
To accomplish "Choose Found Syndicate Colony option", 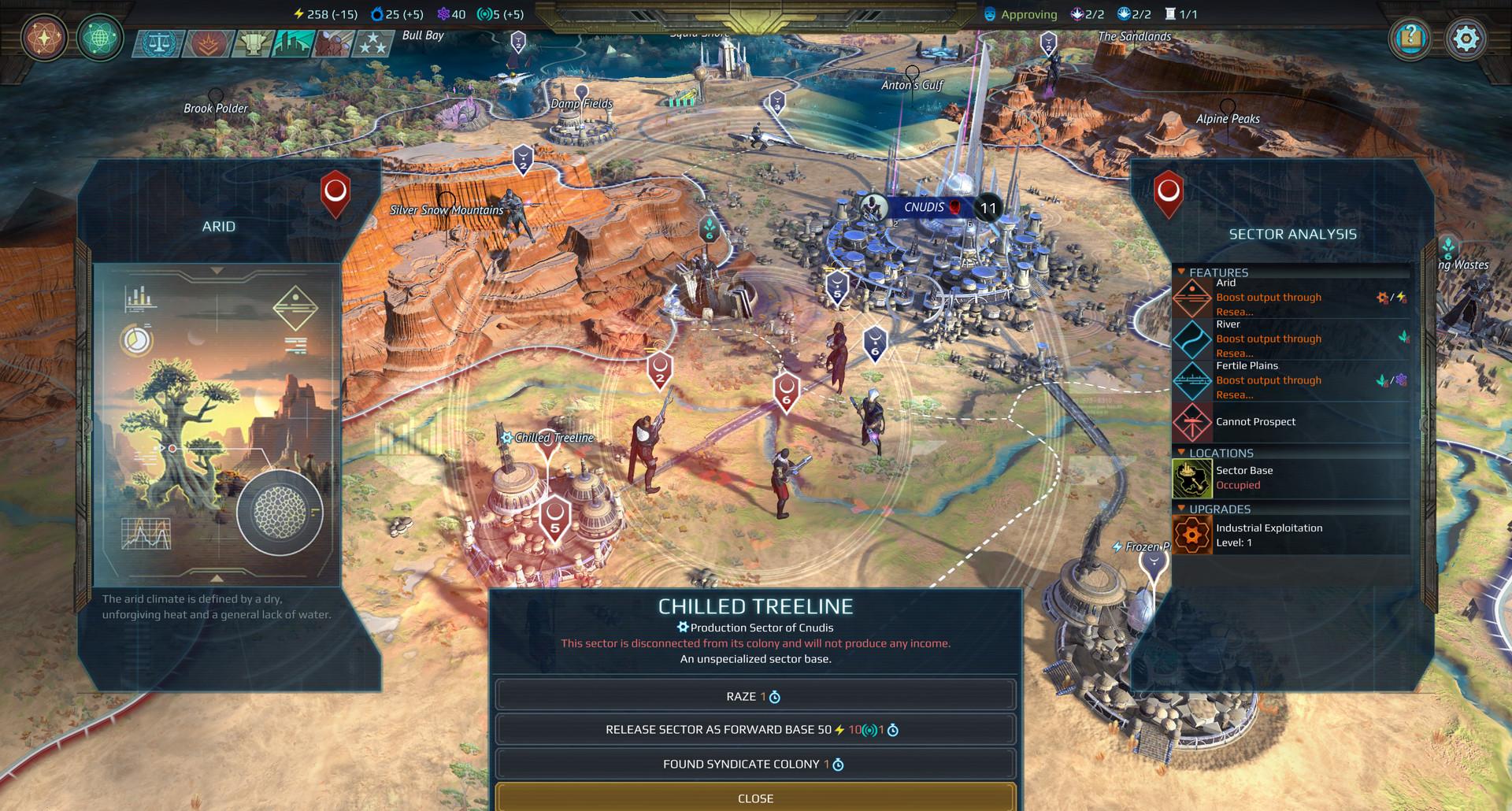I will pos(754,764).
